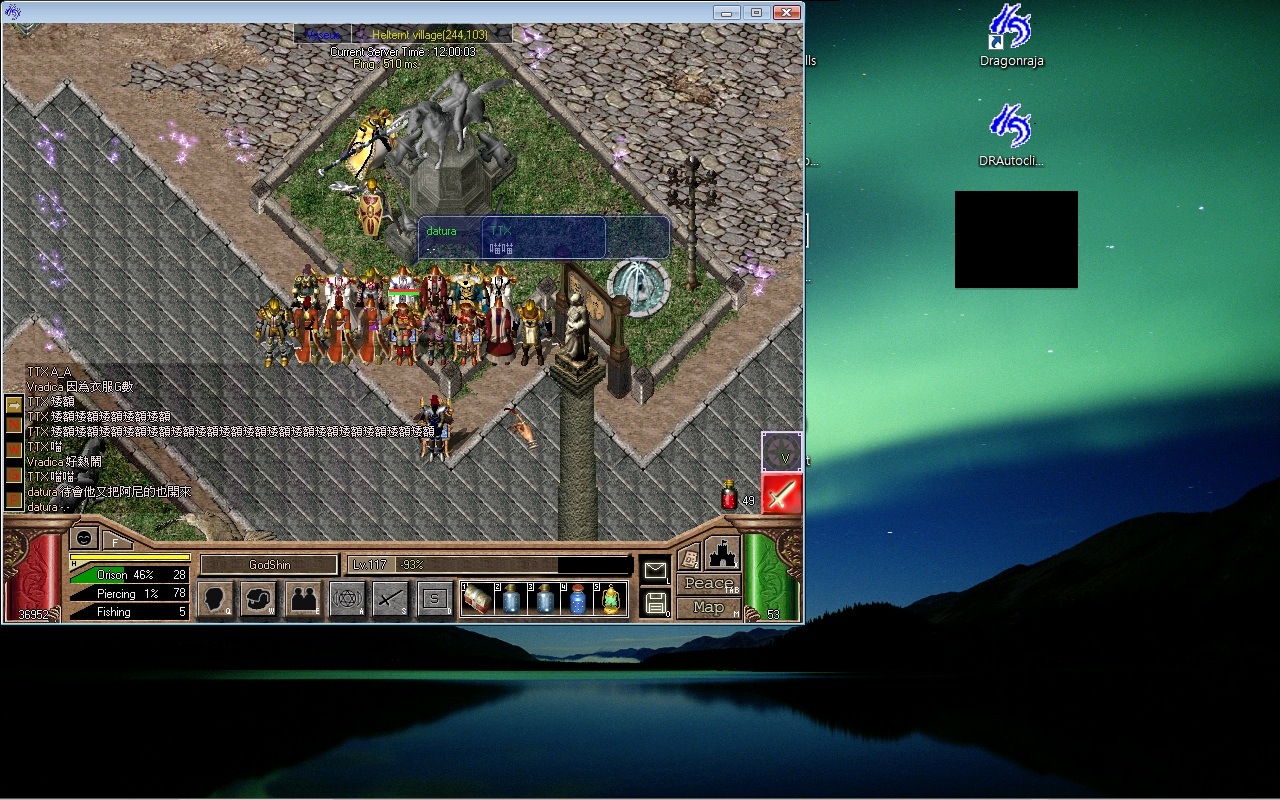The height and width of the screenshot is (800, 1280).
Task: Activate the red sword attack icon
Action: click(x=781, y=494)
